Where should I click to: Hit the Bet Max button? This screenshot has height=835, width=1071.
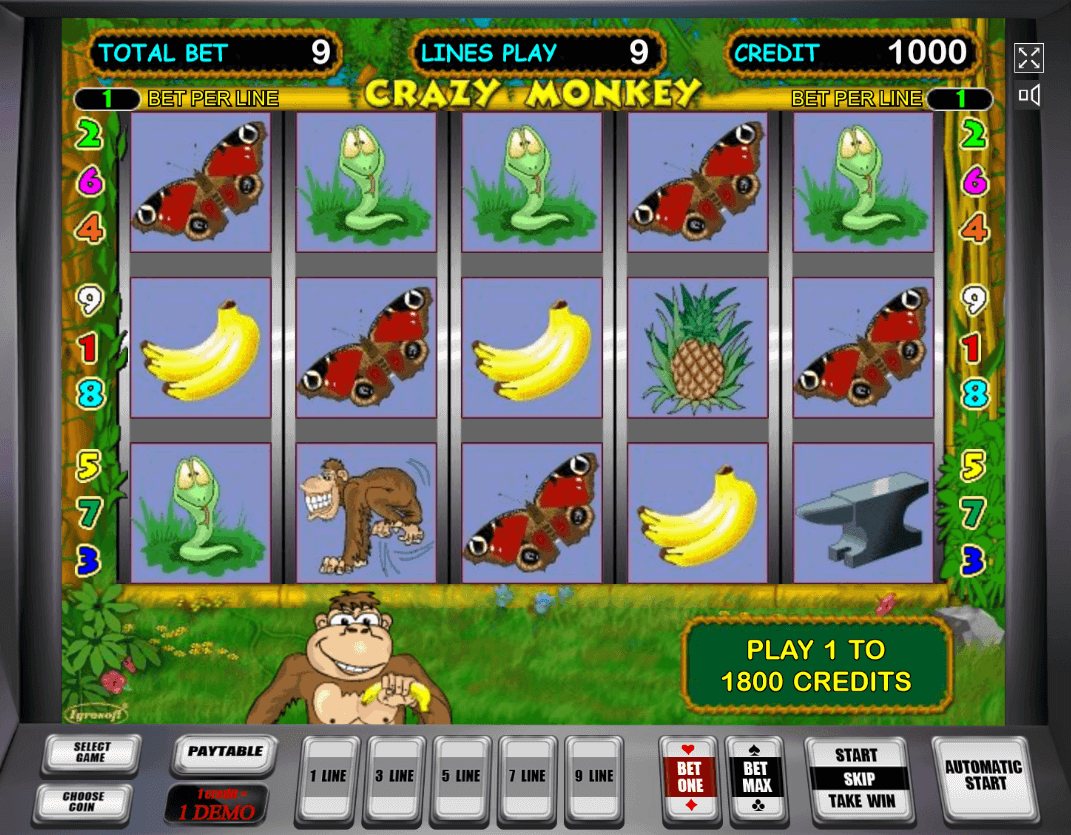coord(756,778)
